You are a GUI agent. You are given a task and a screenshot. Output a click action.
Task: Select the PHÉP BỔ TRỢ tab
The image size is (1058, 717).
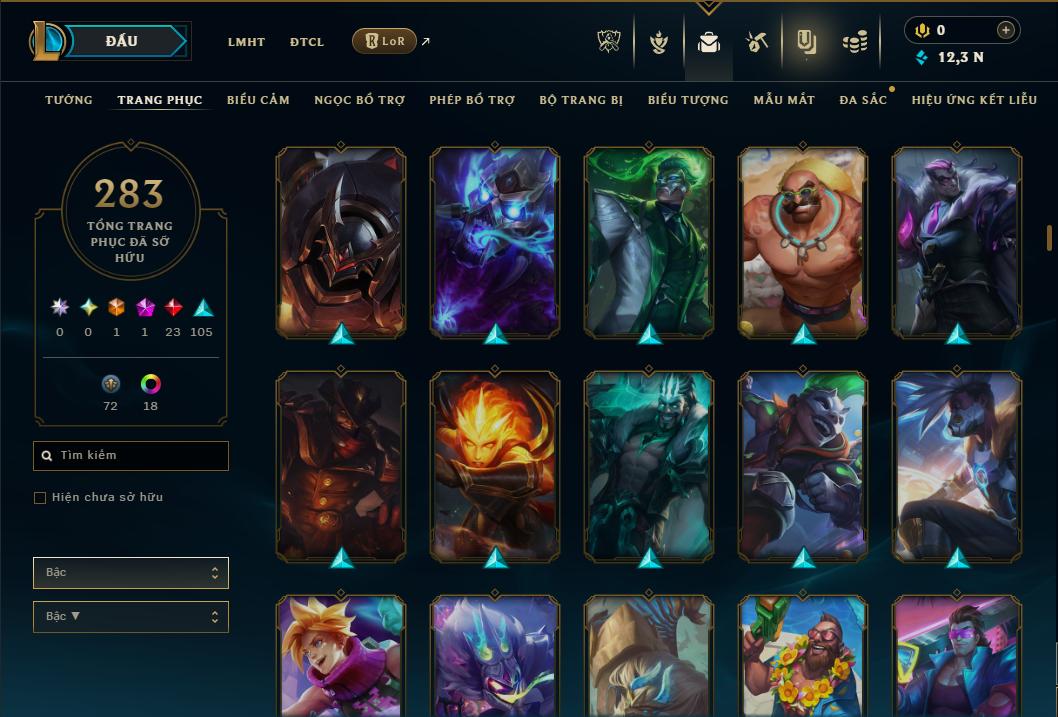(472, 100)
